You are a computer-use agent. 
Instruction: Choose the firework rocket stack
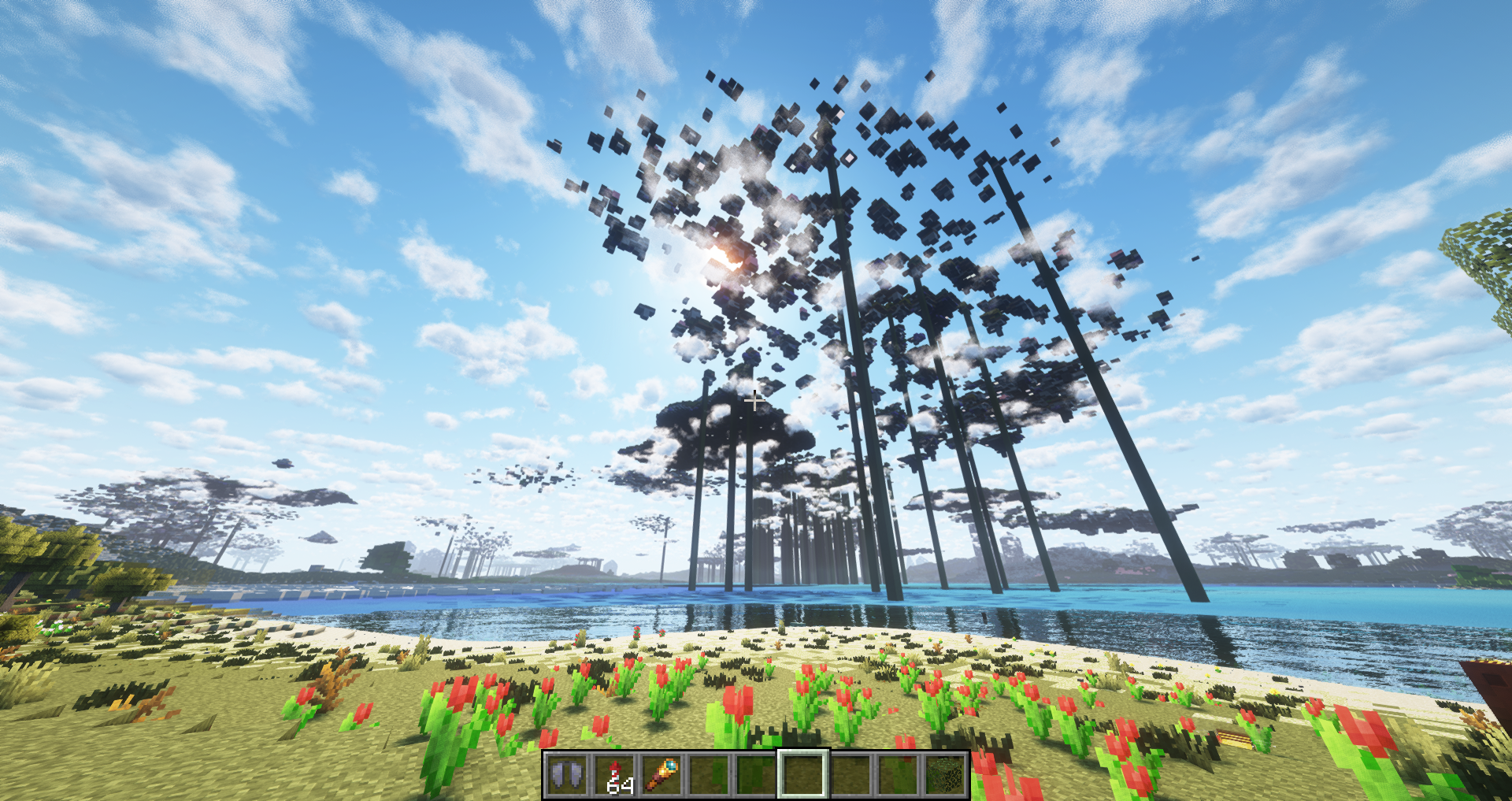614,774
